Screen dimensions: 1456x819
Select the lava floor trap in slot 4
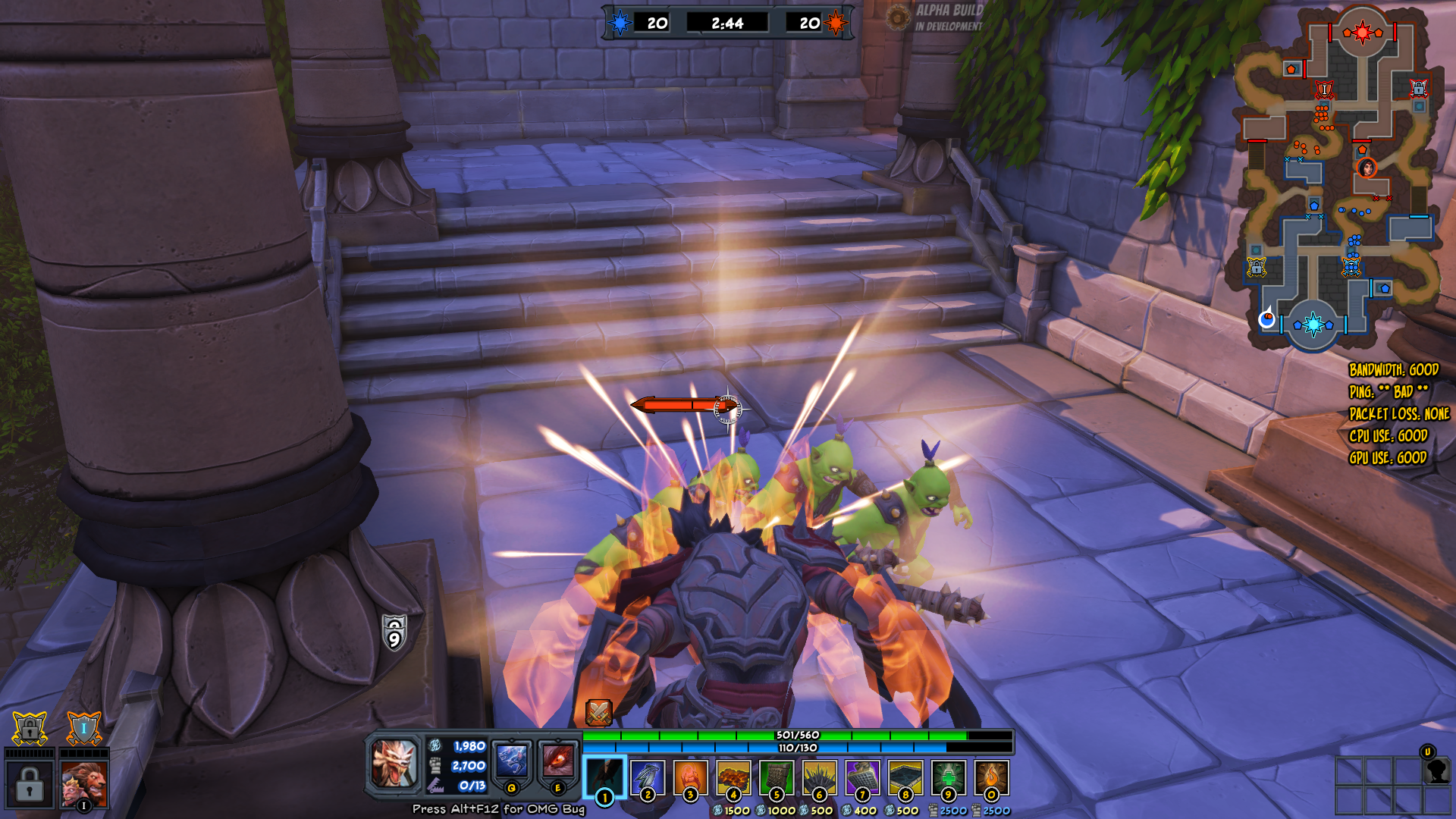733,777
